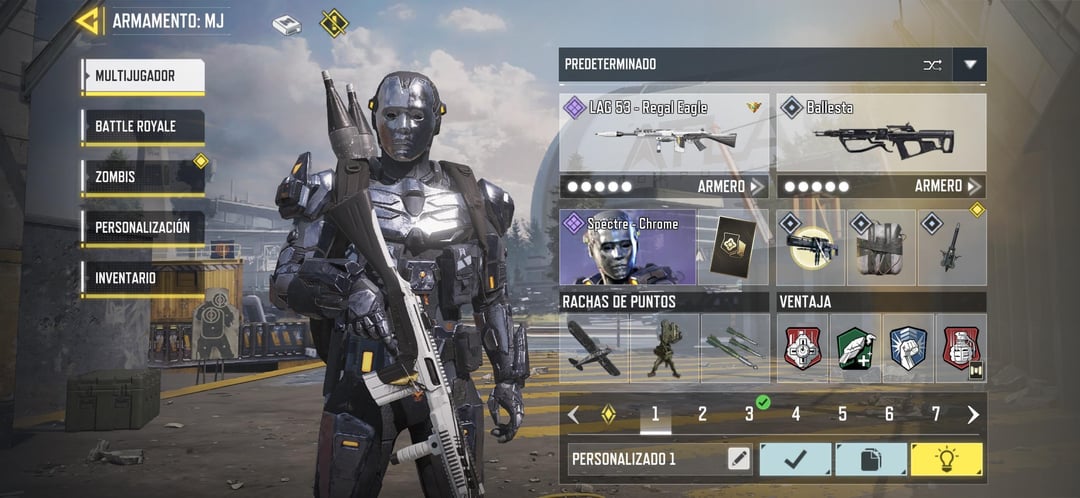Open the Armero for the Ballesta

click(949, 186)
